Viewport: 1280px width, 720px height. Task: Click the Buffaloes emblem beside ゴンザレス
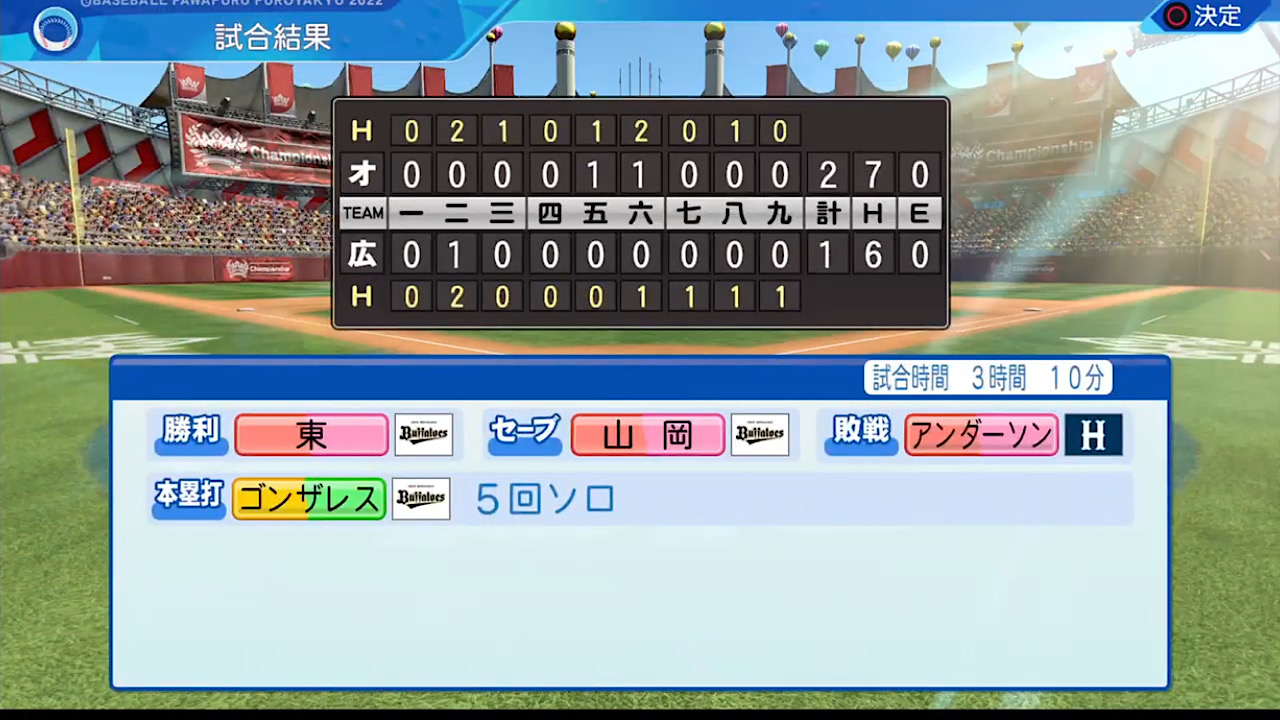(x=421, y=498)
